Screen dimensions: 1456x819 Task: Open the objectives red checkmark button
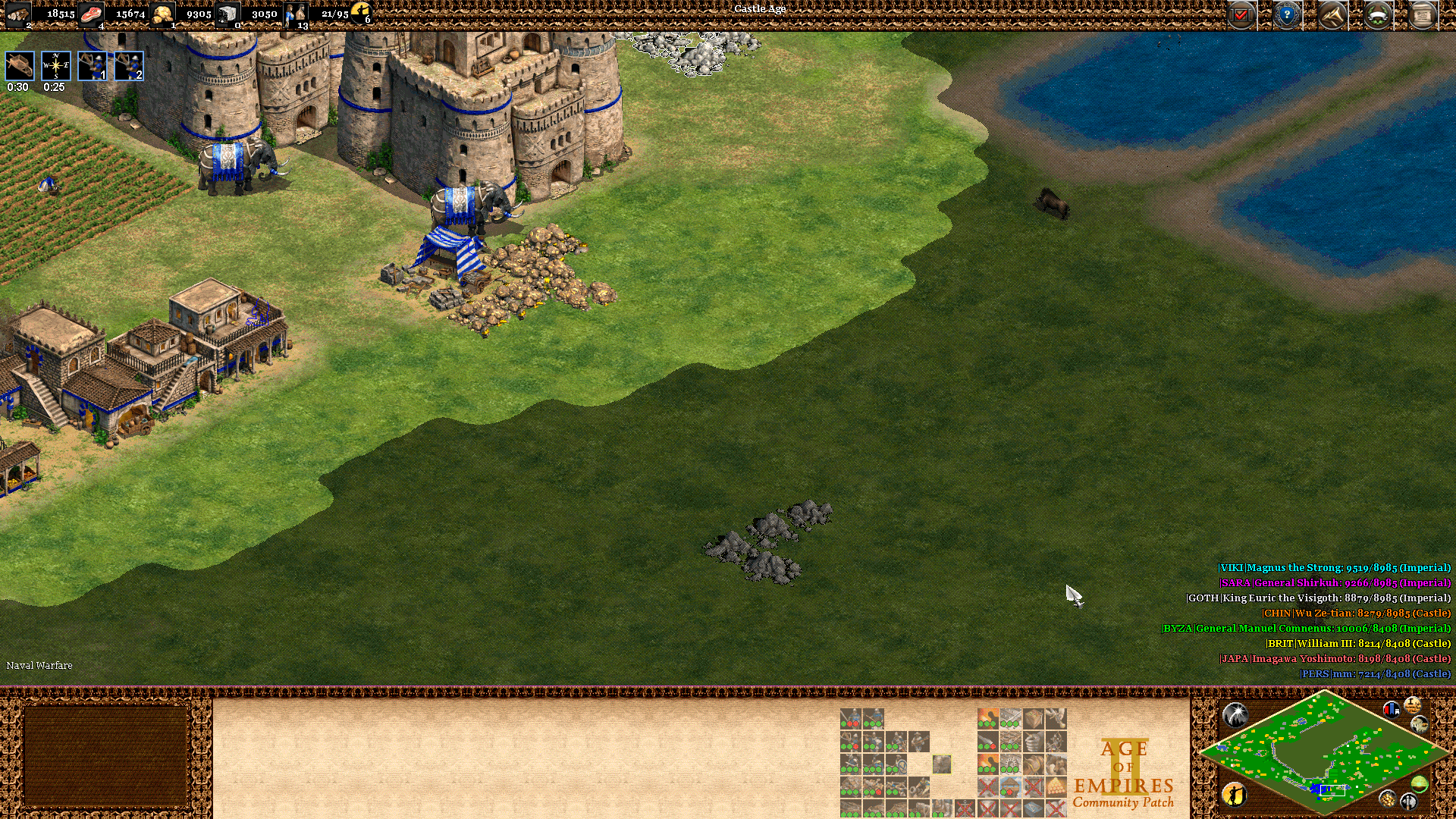[x=1241, y=14]
